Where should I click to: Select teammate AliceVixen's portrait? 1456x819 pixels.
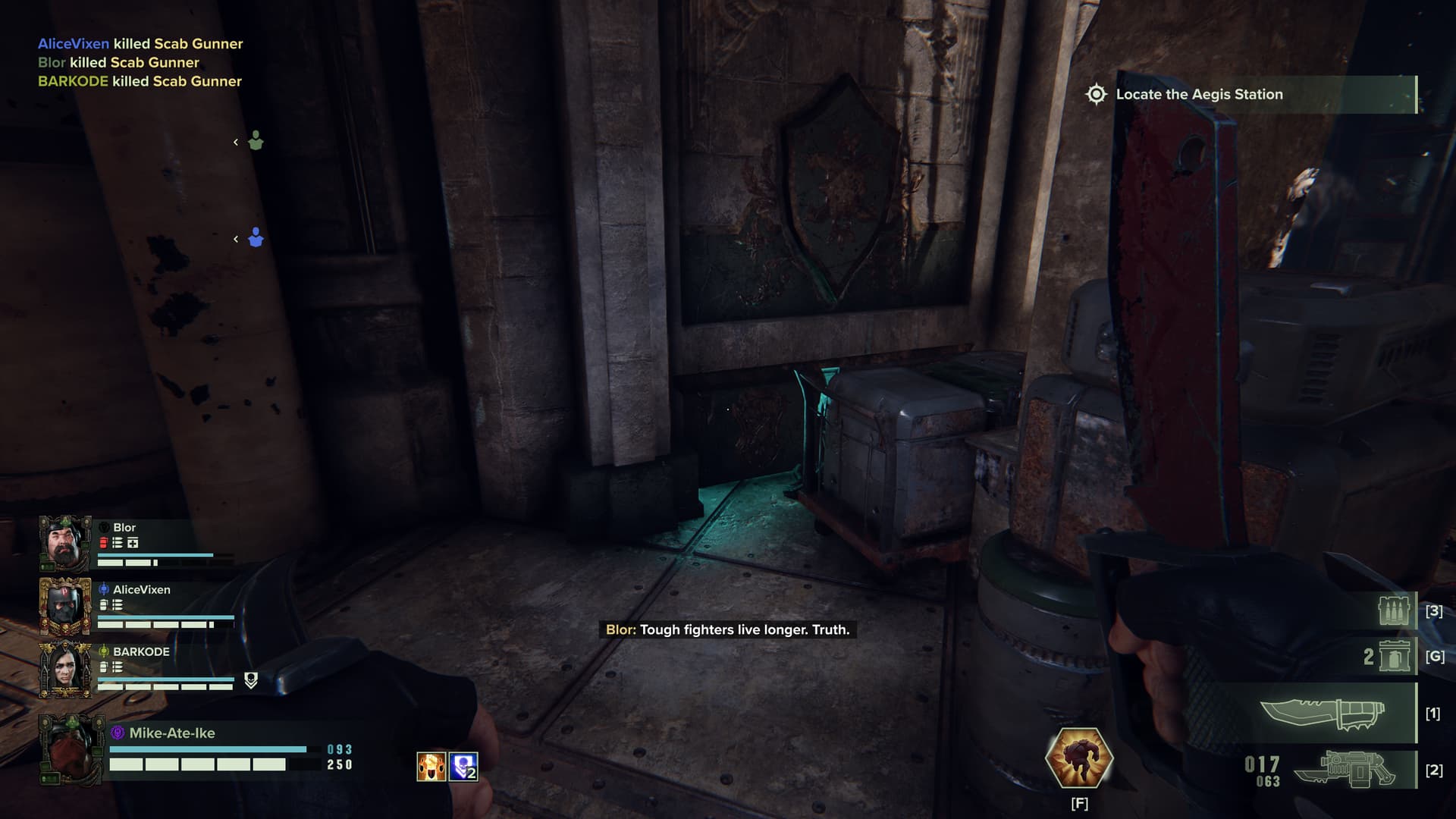(x=65, y=606)
